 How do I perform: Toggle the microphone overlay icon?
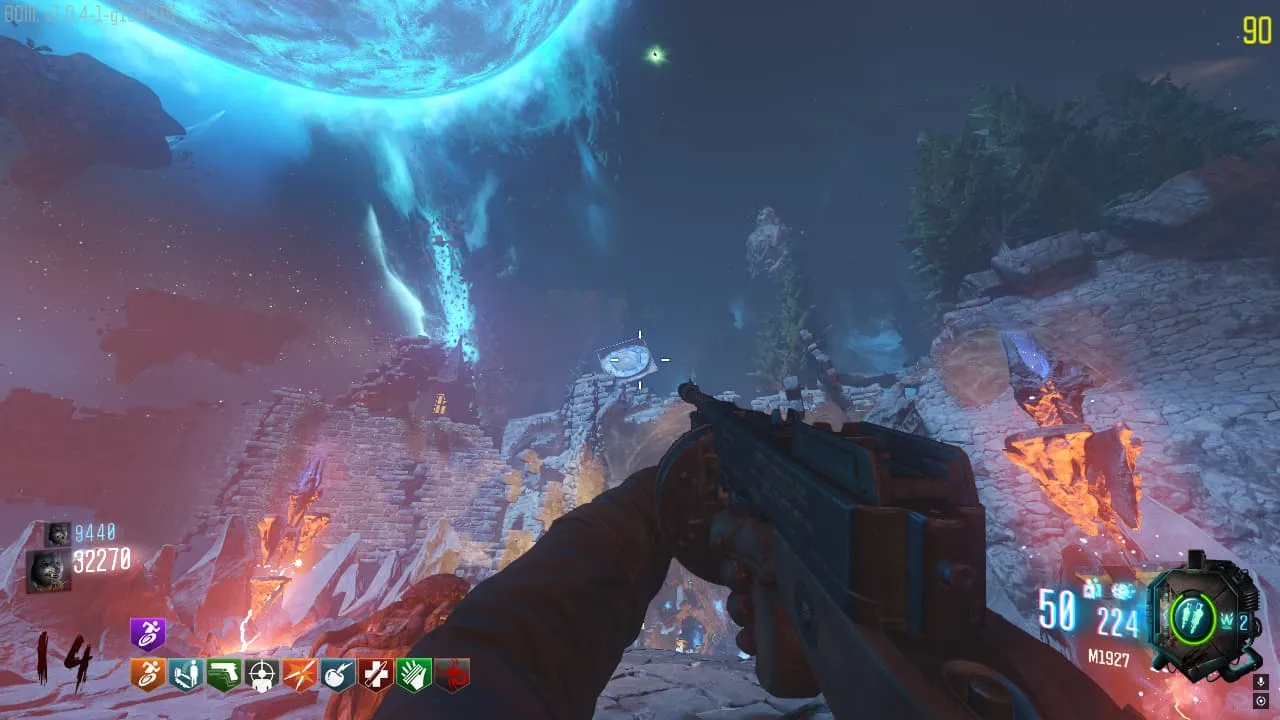[x=1260, y=682]
